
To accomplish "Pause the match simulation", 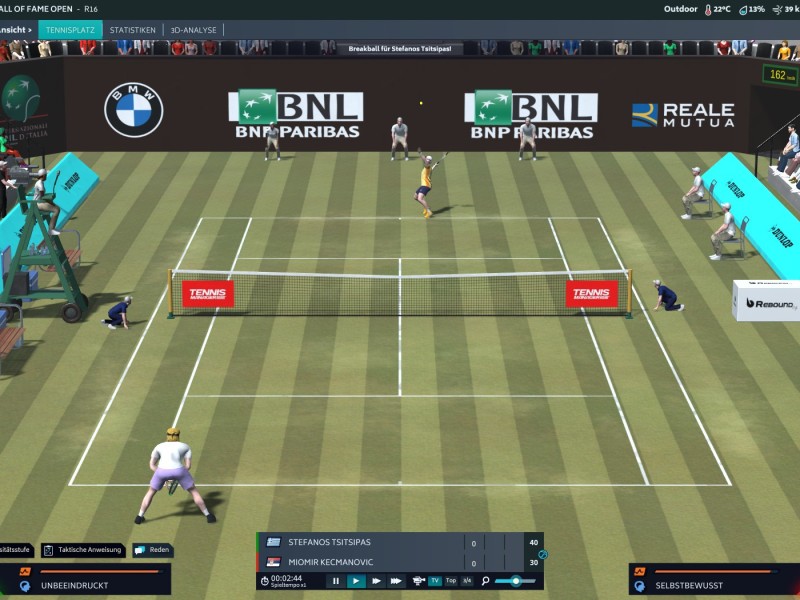I will point(336,580).
